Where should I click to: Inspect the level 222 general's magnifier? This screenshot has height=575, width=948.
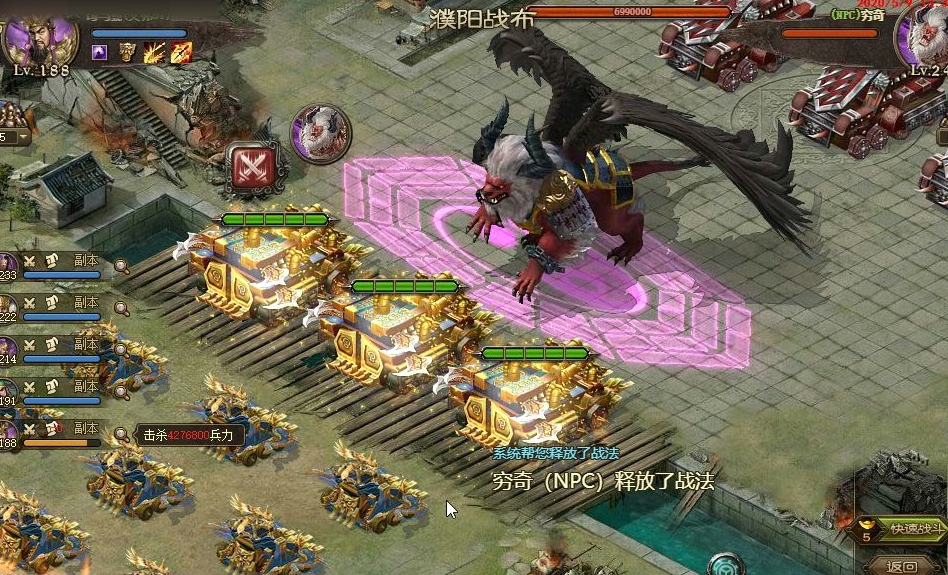(121, 308)
